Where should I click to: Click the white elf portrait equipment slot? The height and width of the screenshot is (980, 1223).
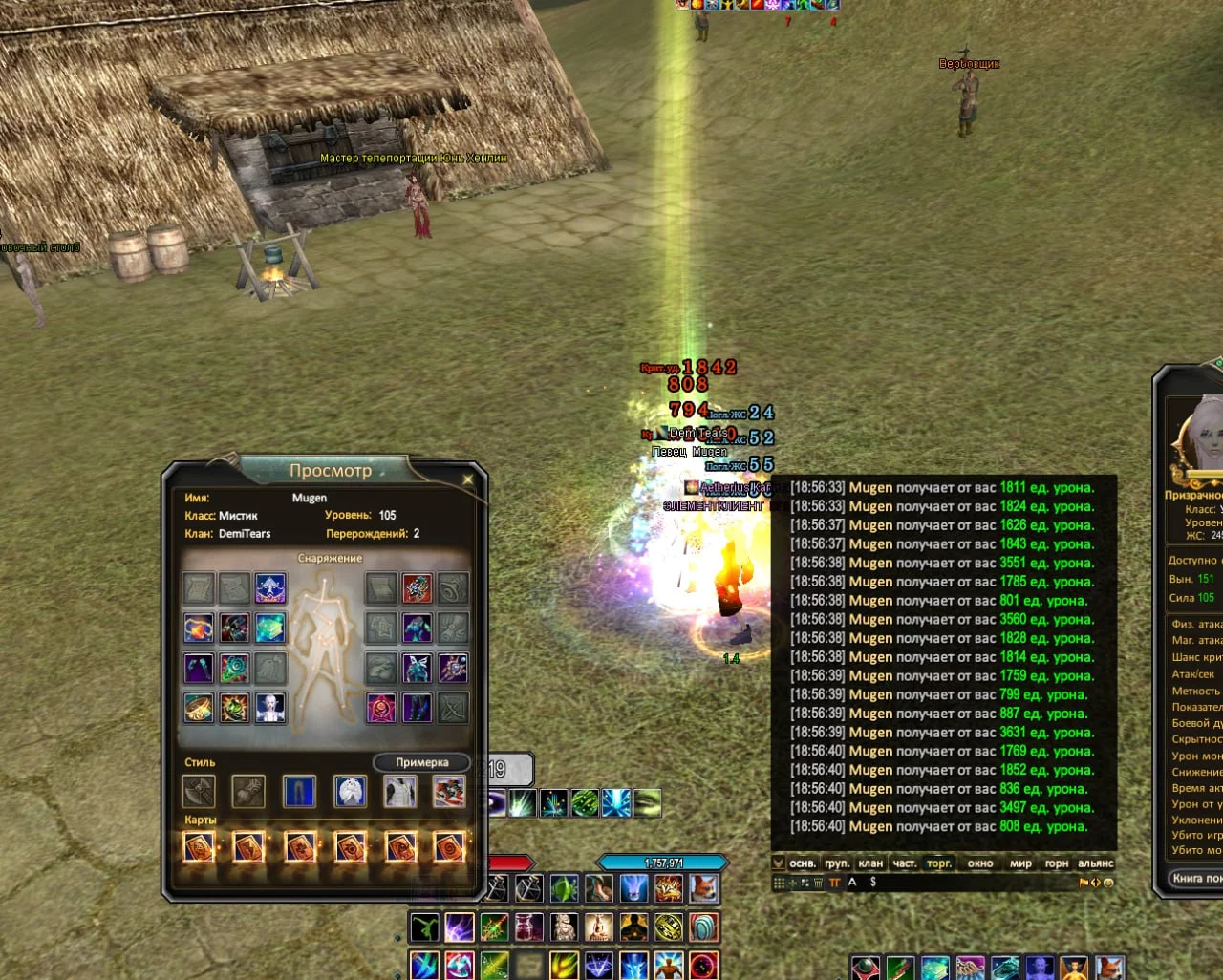pos(270,708)
